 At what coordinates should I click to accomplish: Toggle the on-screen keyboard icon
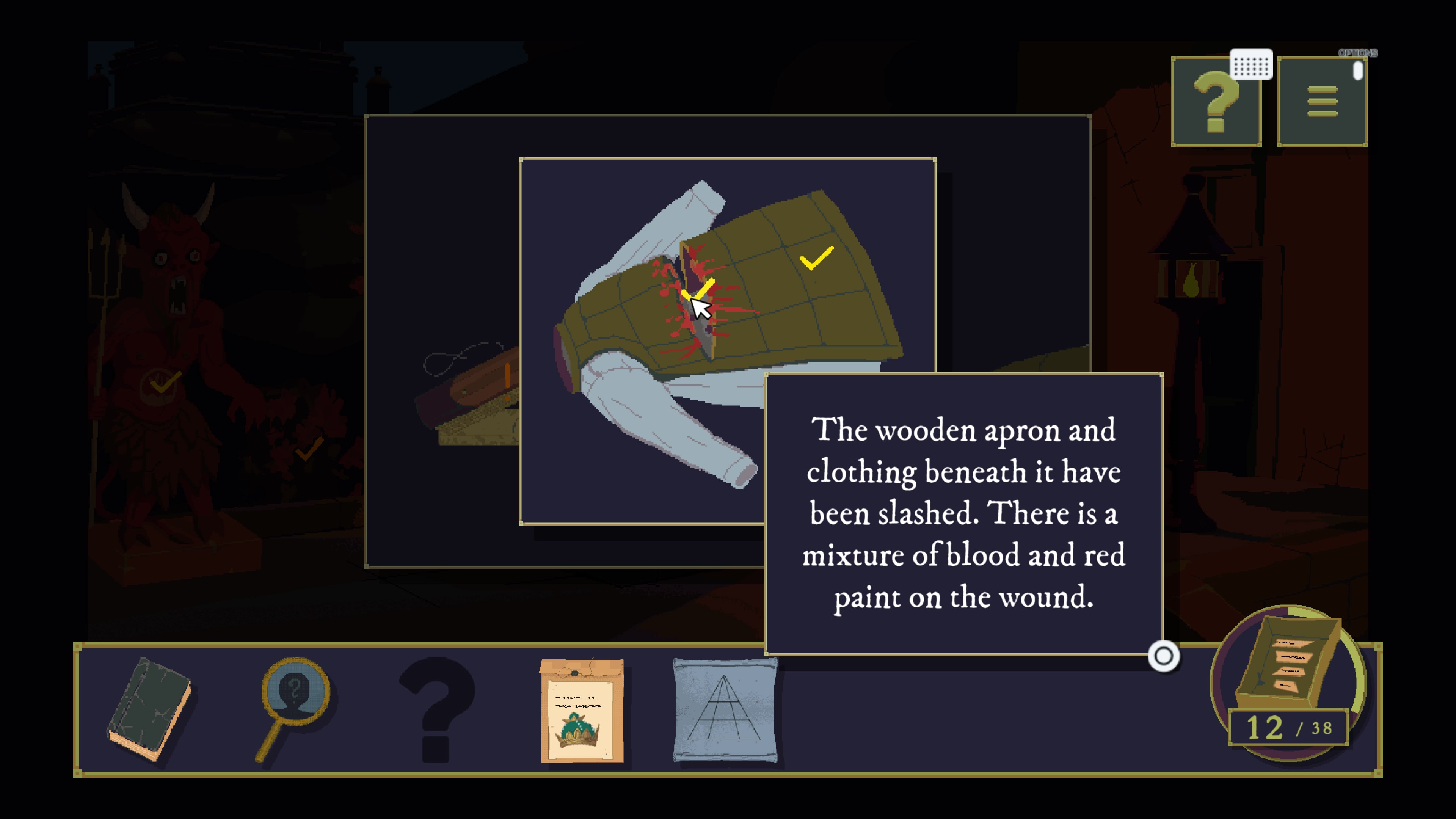coord(1251,65)
